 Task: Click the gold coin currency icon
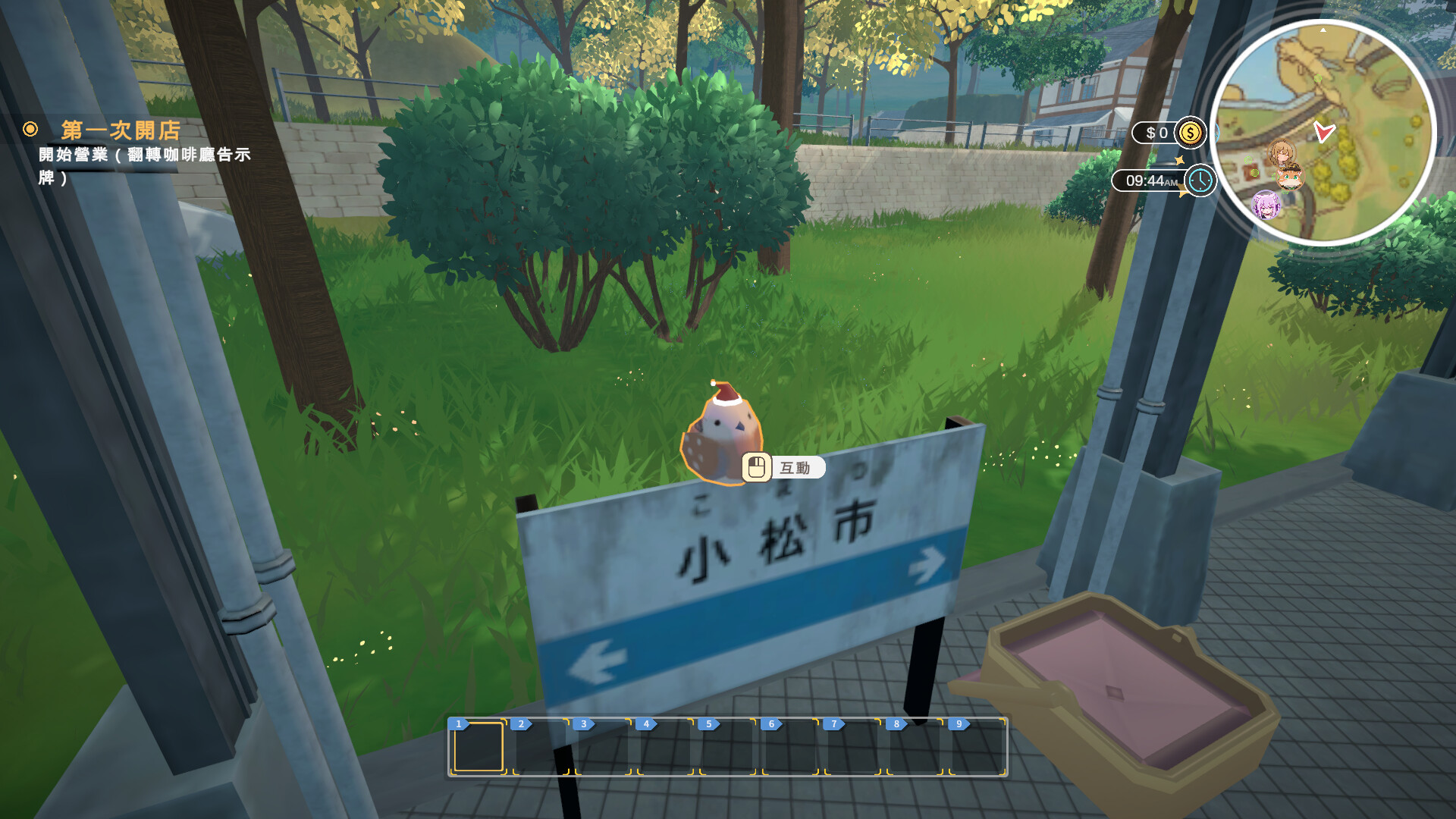[1191, 132]
